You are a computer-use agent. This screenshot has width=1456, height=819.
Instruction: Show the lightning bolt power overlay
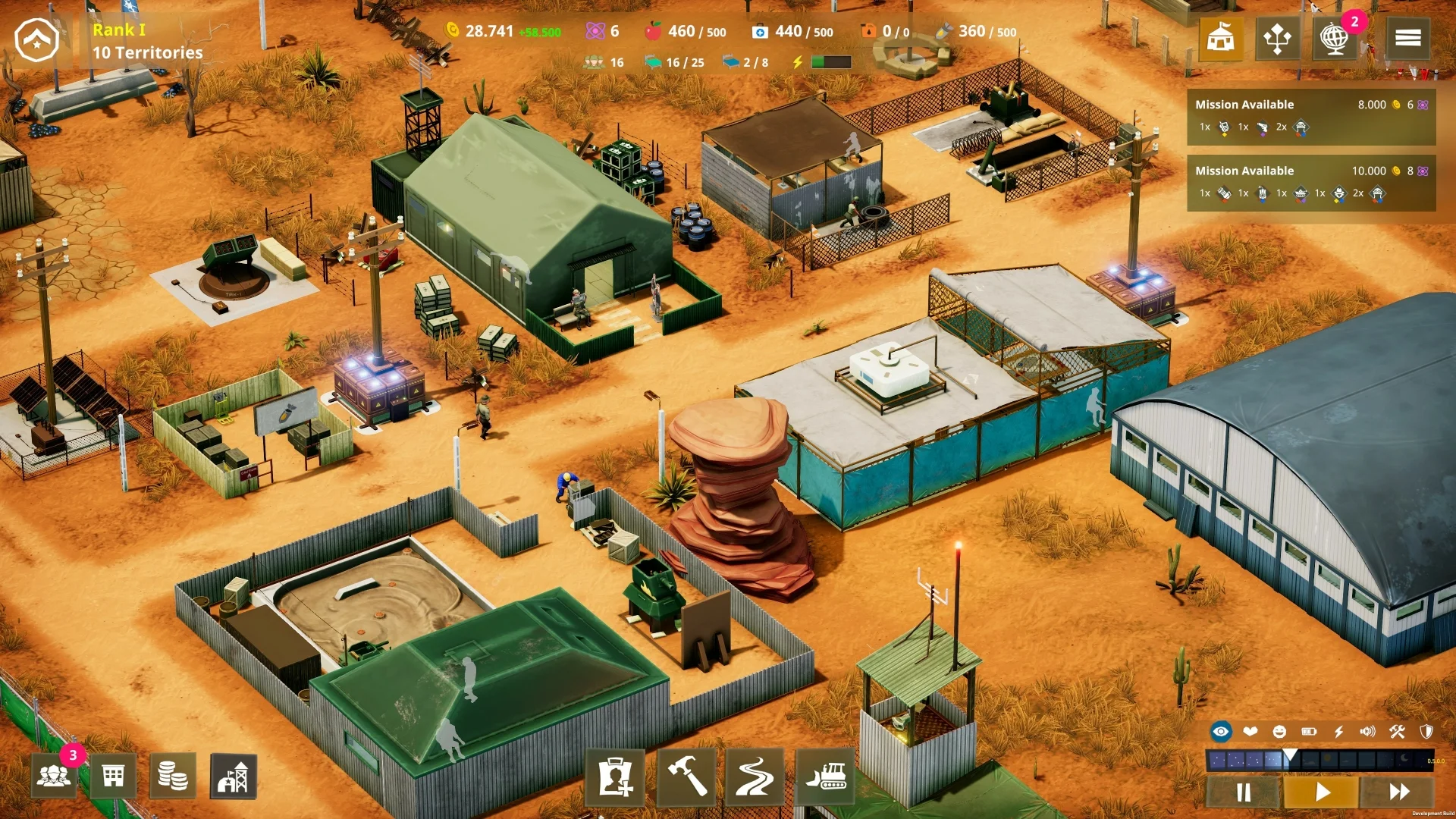coord(1338,732)
